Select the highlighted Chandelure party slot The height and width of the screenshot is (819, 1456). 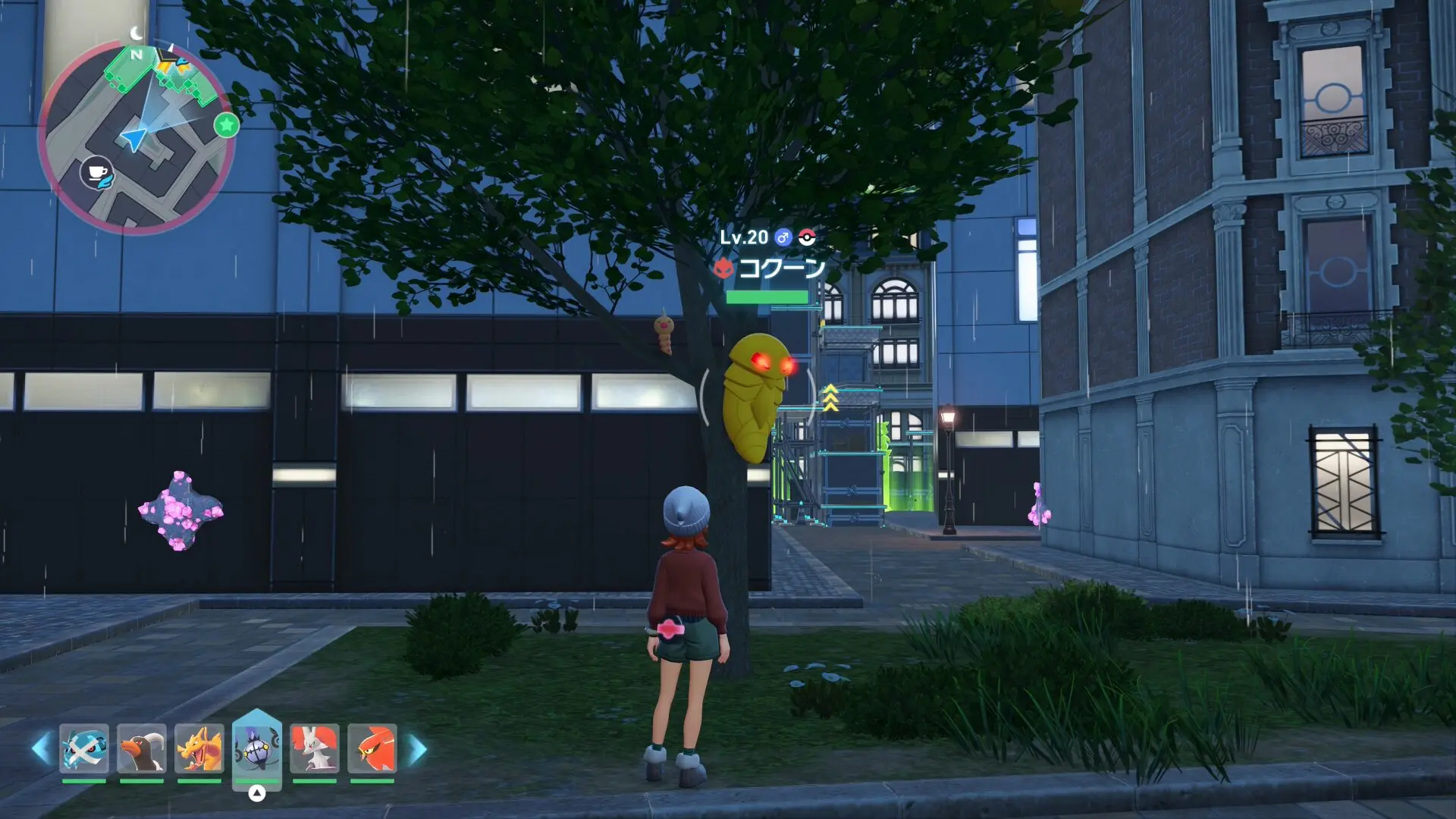tap(257, 747)
